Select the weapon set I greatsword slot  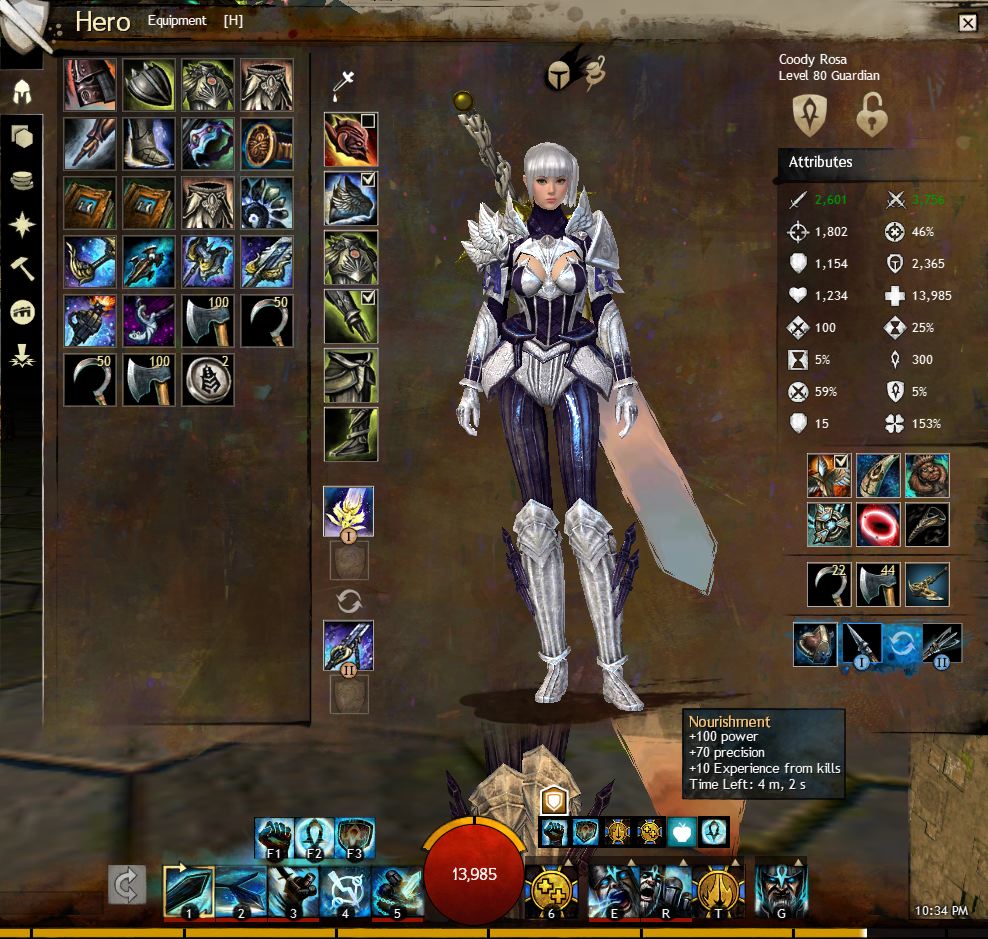350,512
